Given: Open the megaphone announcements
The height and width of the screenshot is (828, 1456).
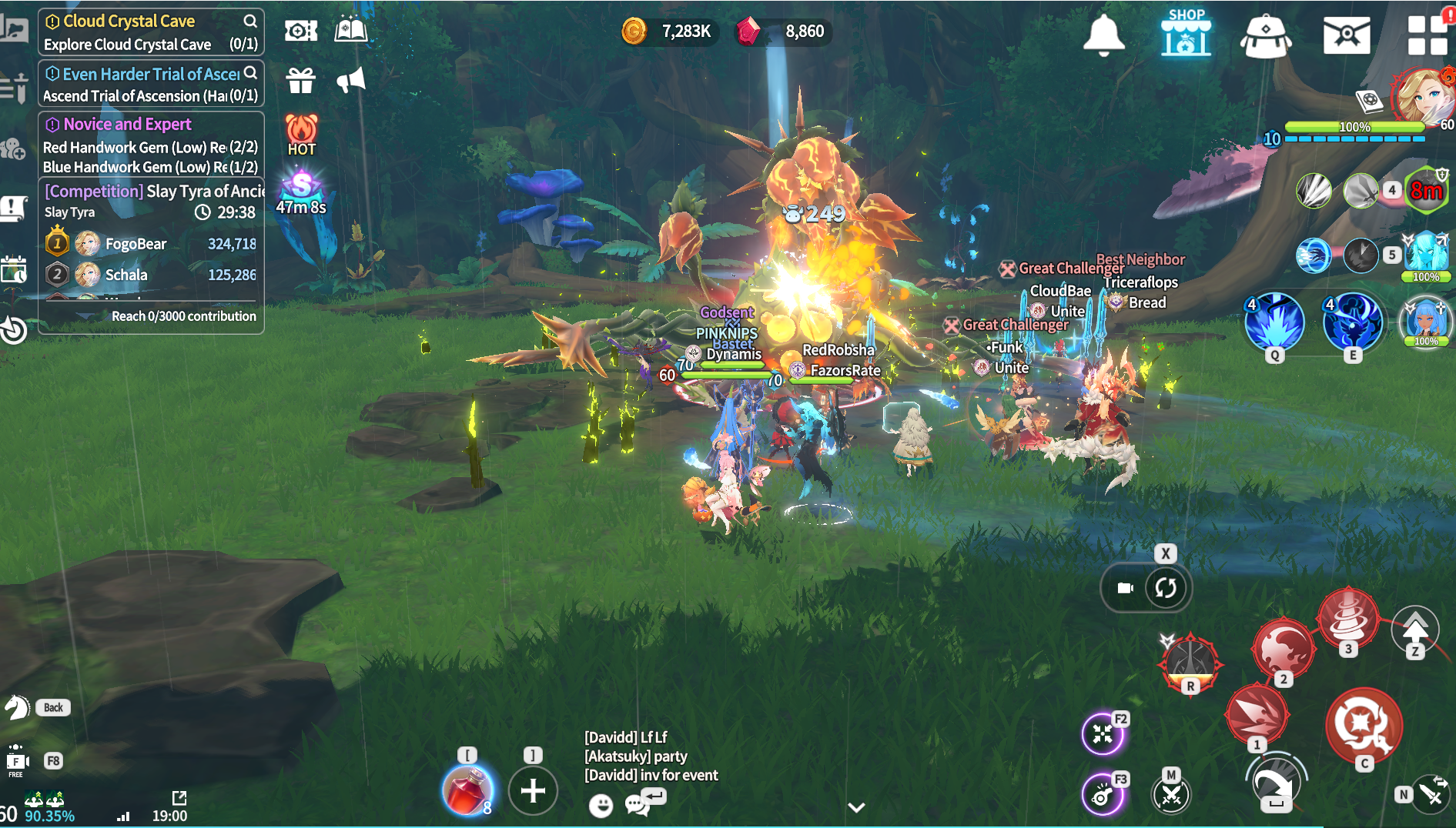Looking at the screenshot, I should 351,80.
